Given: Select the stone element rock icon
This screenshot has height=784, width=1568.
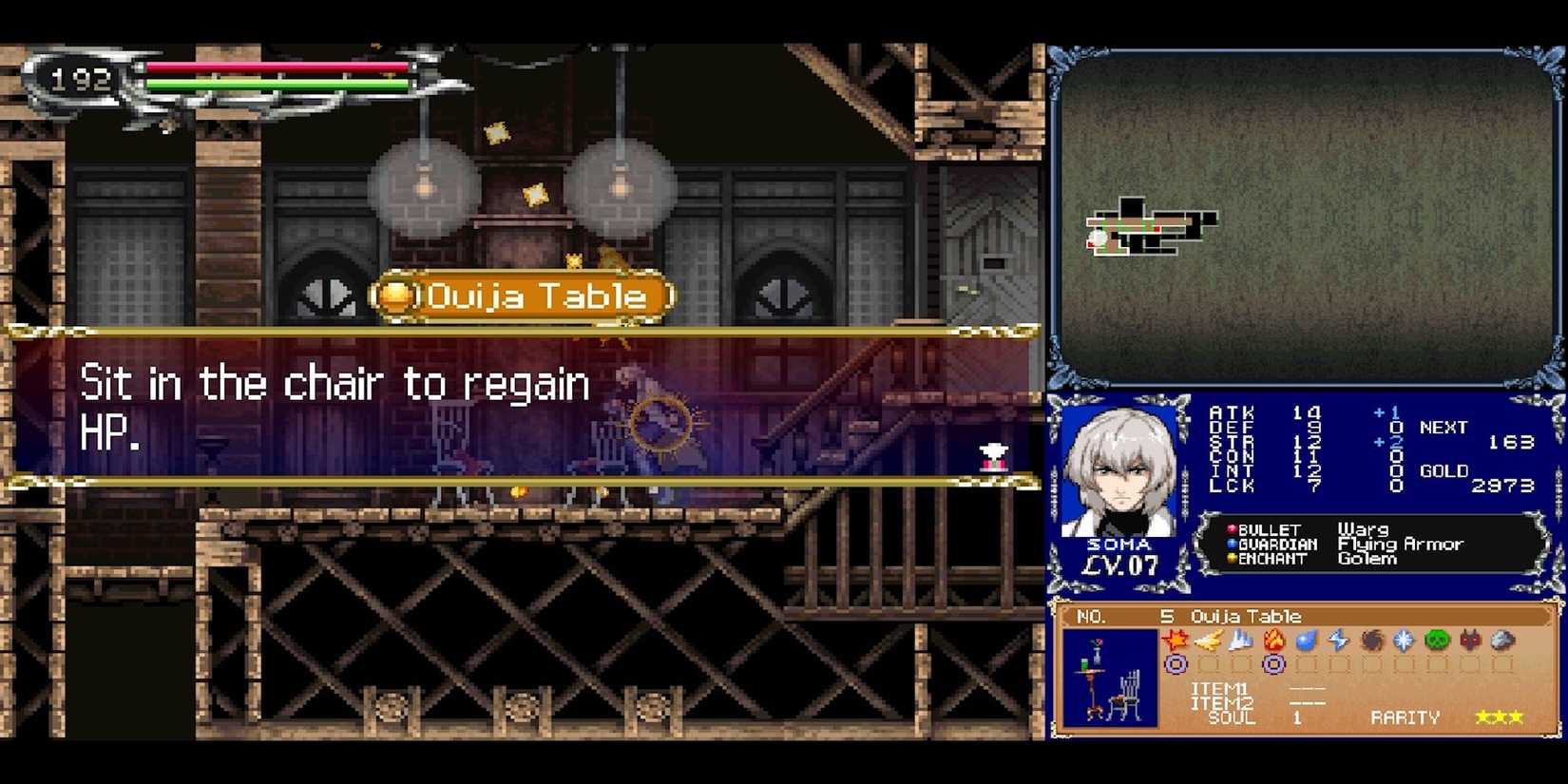Looking at the screenshot, I should click(x=1501, y=641).
